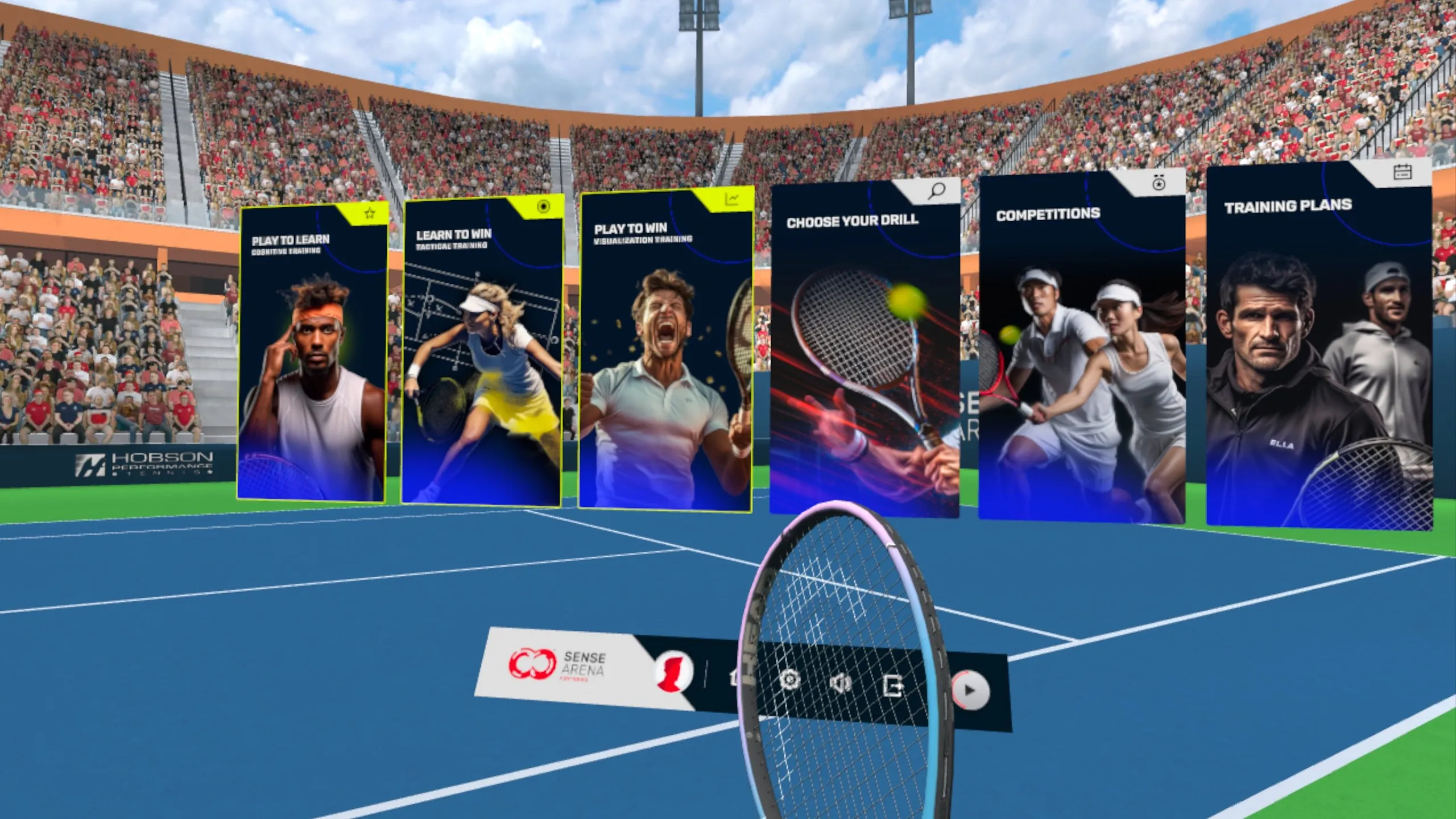
Task: Choose the Play to Win visualization training card
Action: click(x=665, y=351)
